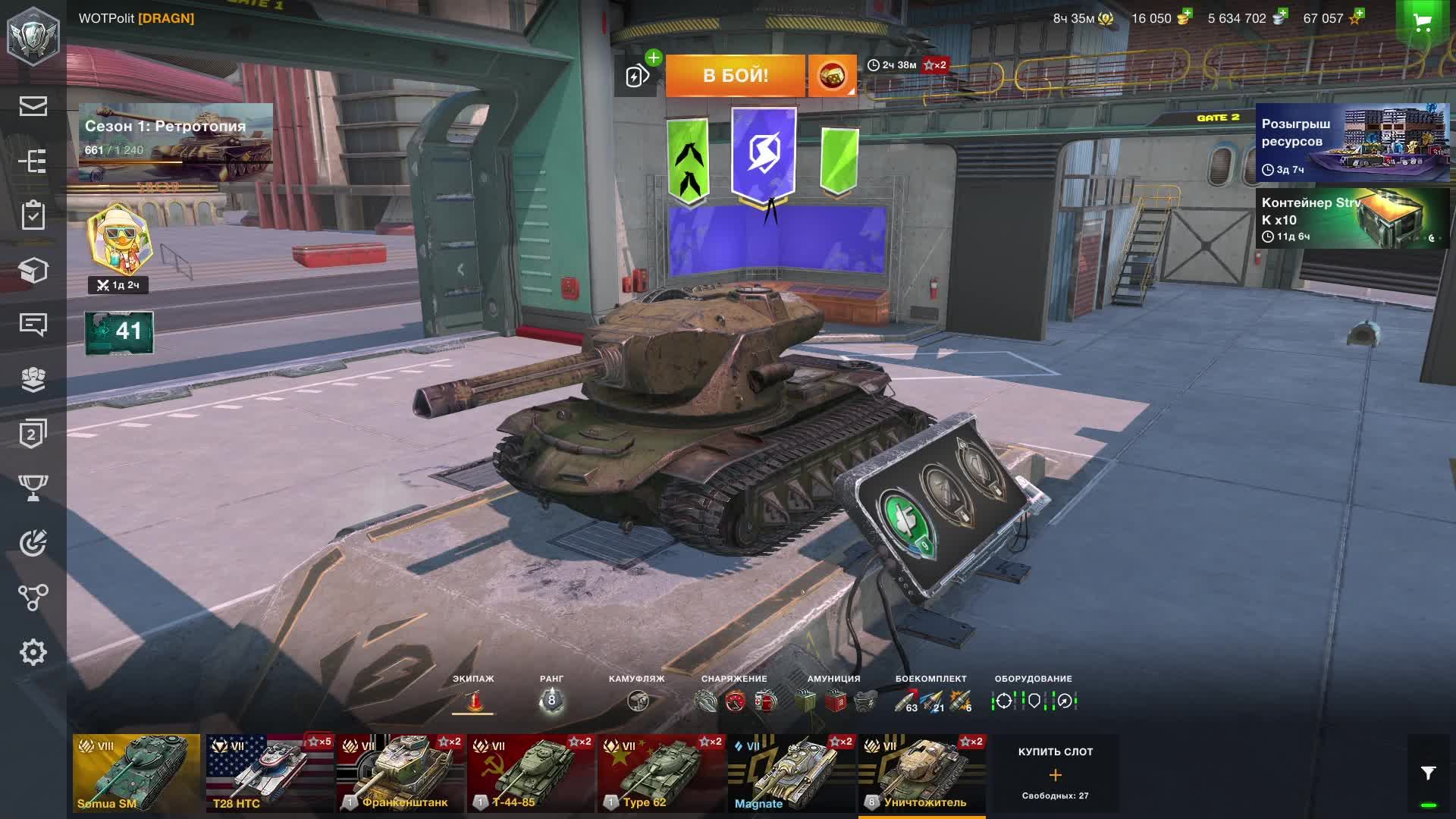Viewport: 1456px width, 819px height.
Task: Collapse the panel using the left chevron arrow
Action: click(x=460, y=268)
